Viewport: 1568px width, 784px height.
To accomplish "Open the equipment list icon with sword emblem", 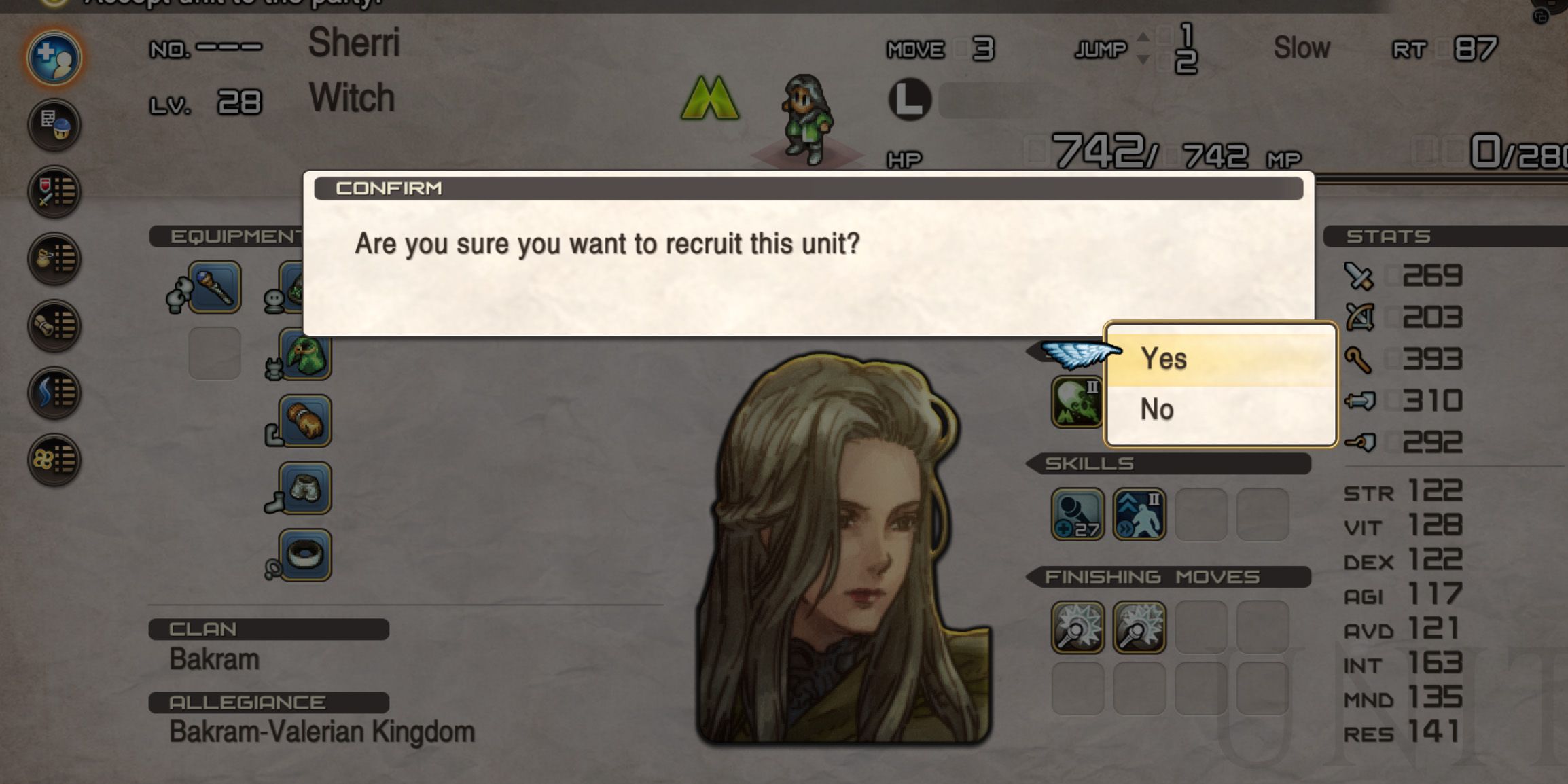I will pos(54,192).
